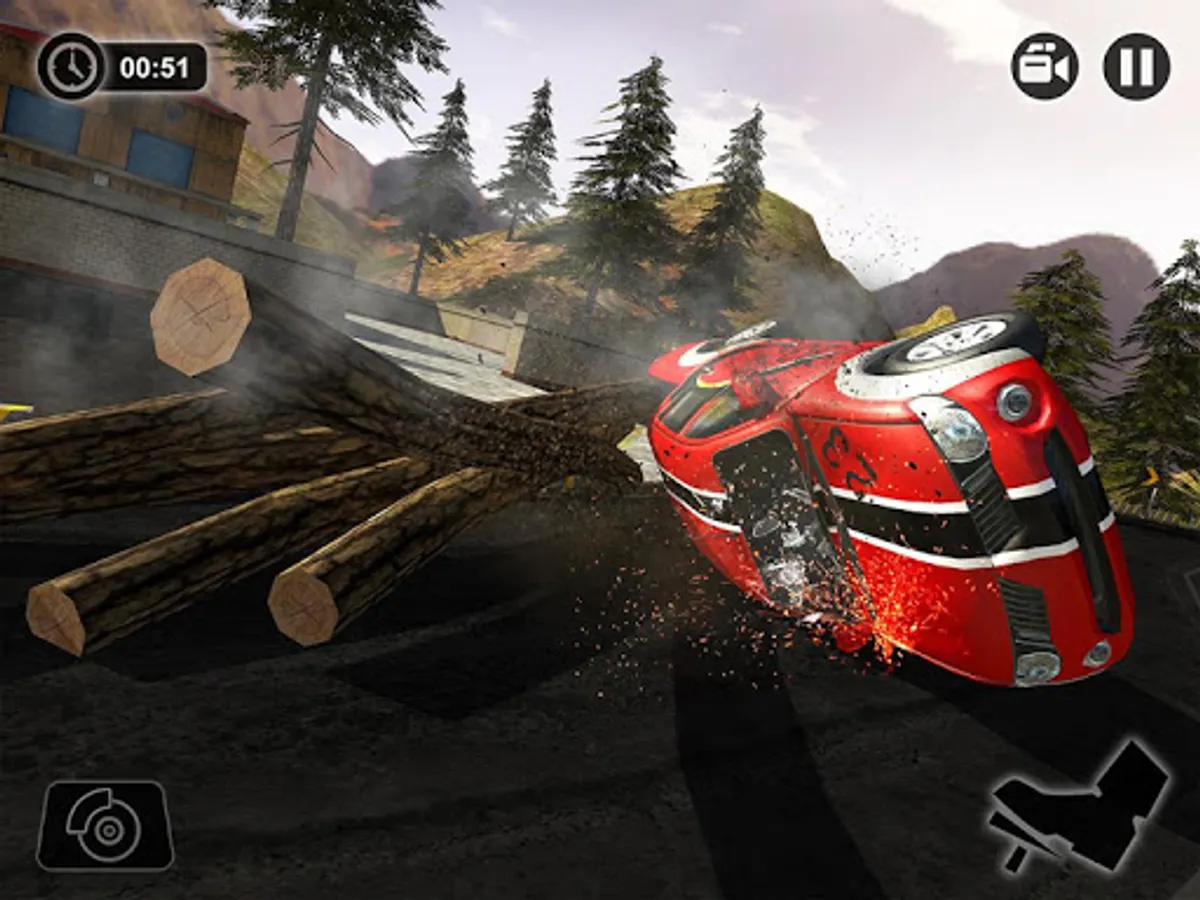The width and height of the screenshot is (1200, 900).
Task: Step on the gas pedal
Action: coord(1082,806)
